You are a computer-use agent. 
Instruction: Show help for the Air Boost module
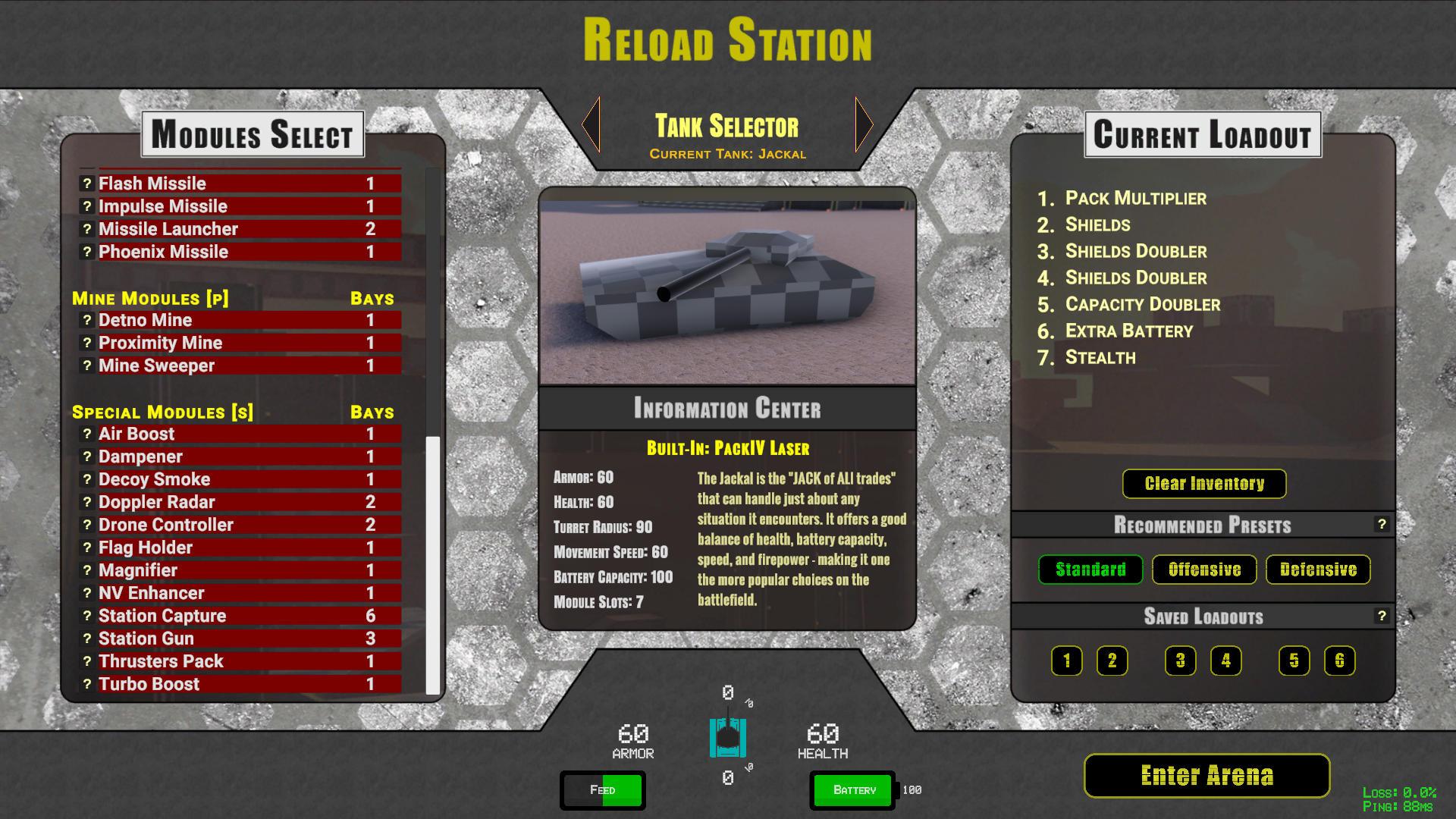click(x=87, y=434)
